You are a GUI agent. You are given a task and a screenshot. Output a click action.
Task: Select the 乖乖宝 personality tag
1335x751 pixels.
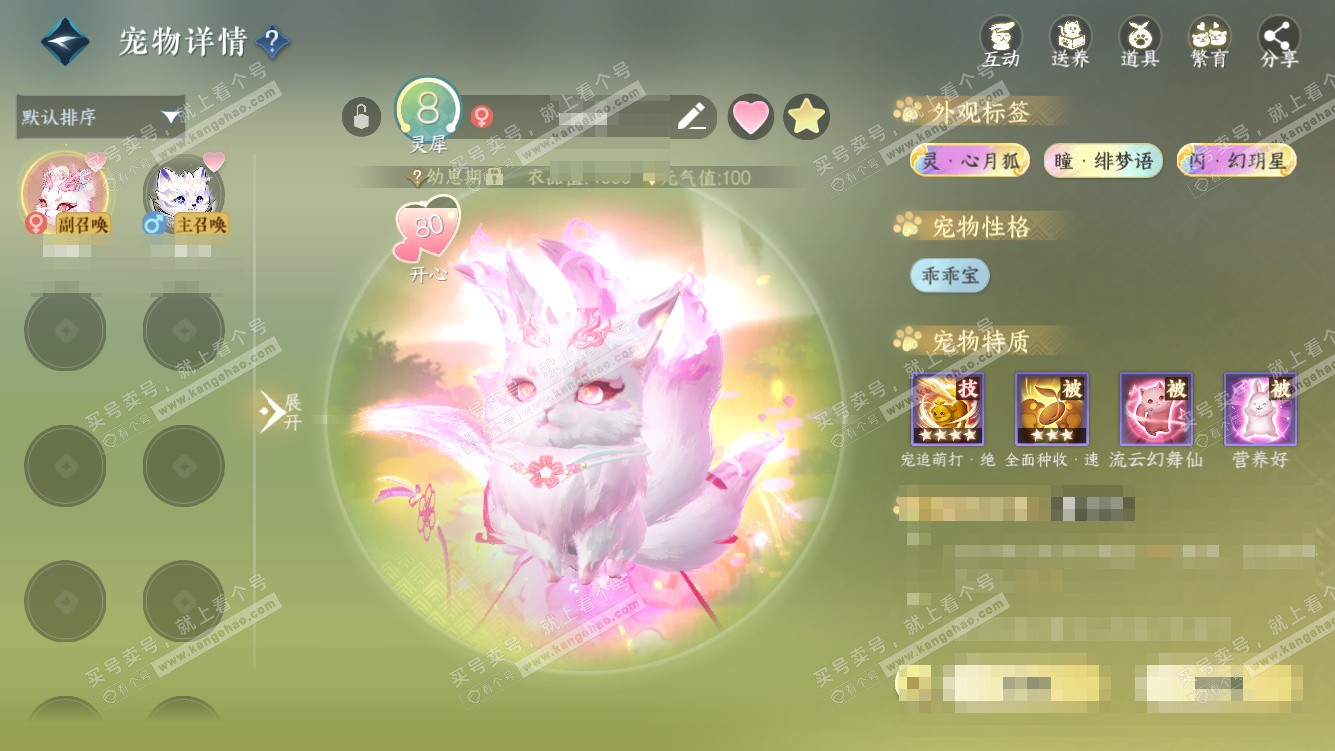click(x=949, y=276)
